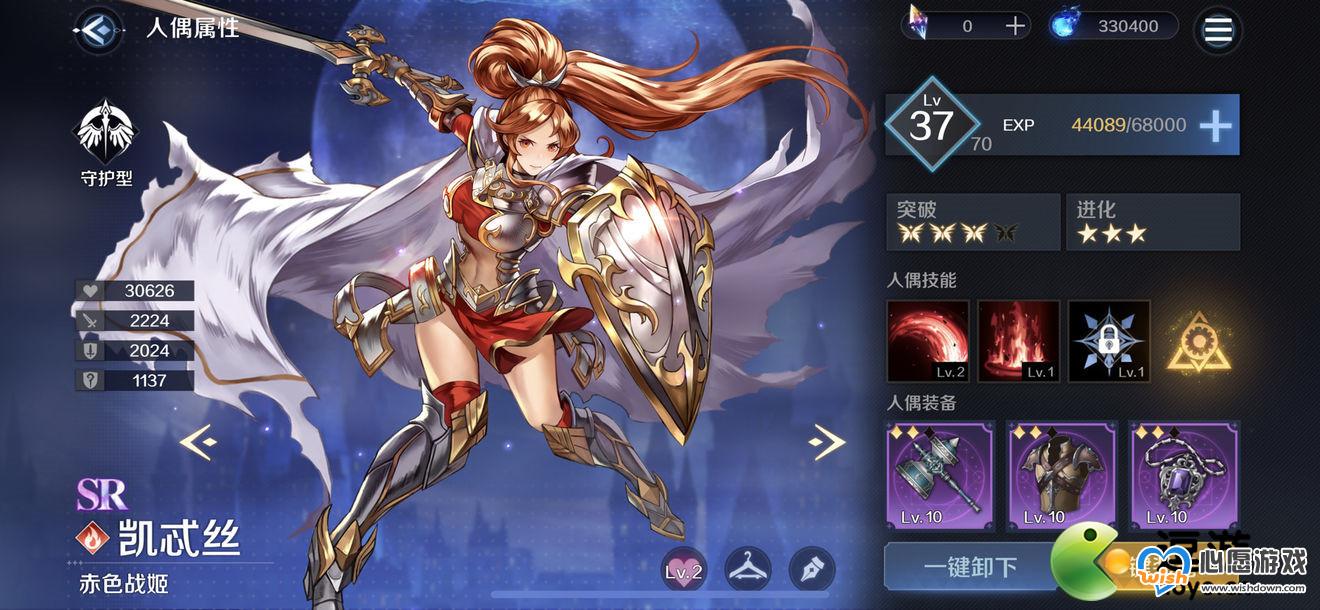Screen dimensions: 1320x610
Task: Add EXP with the blue plus button
Action: tap(1215, 125)
